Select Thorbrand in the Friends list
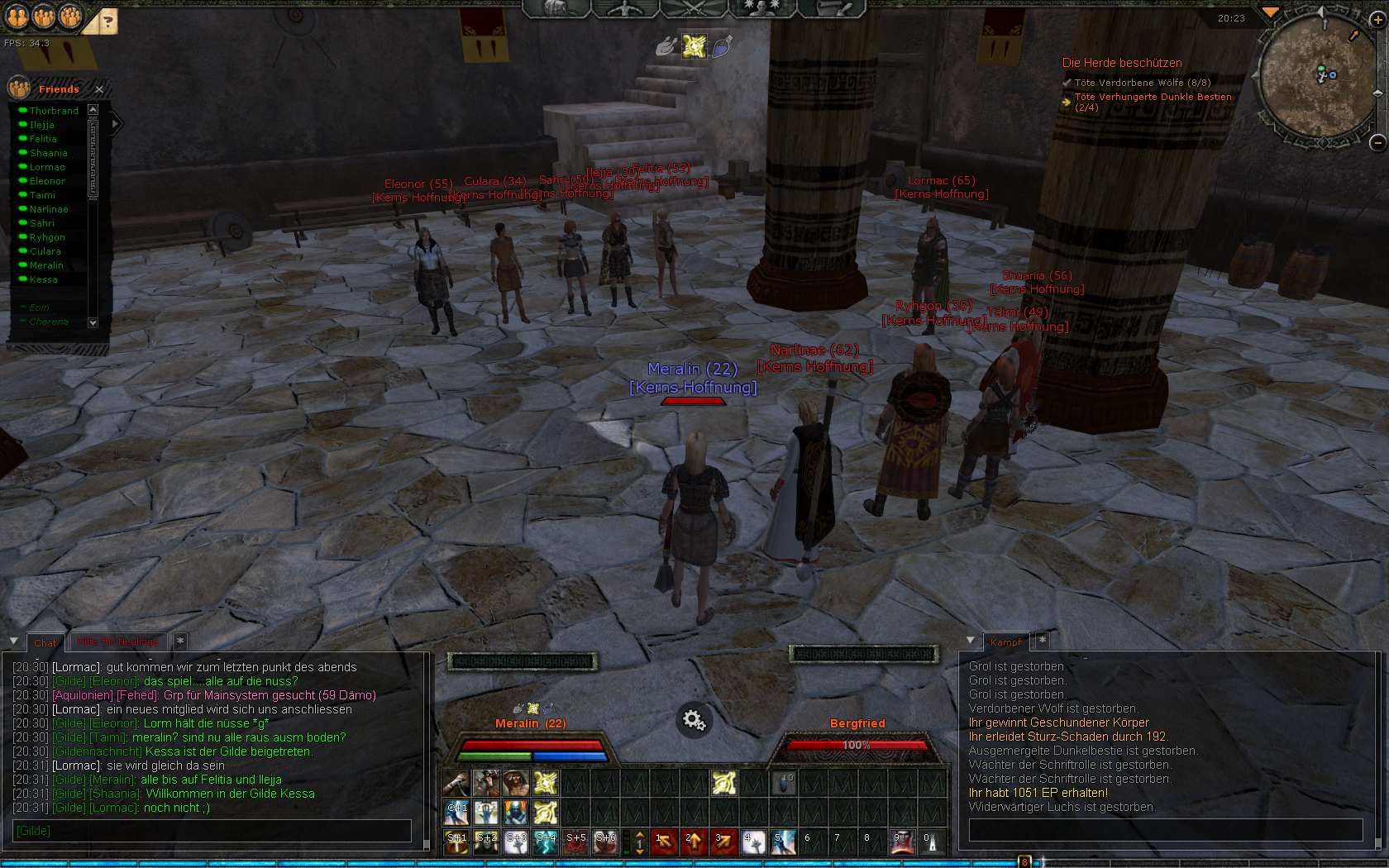This screenshot has width=1389, height=868. pos(54,111)
